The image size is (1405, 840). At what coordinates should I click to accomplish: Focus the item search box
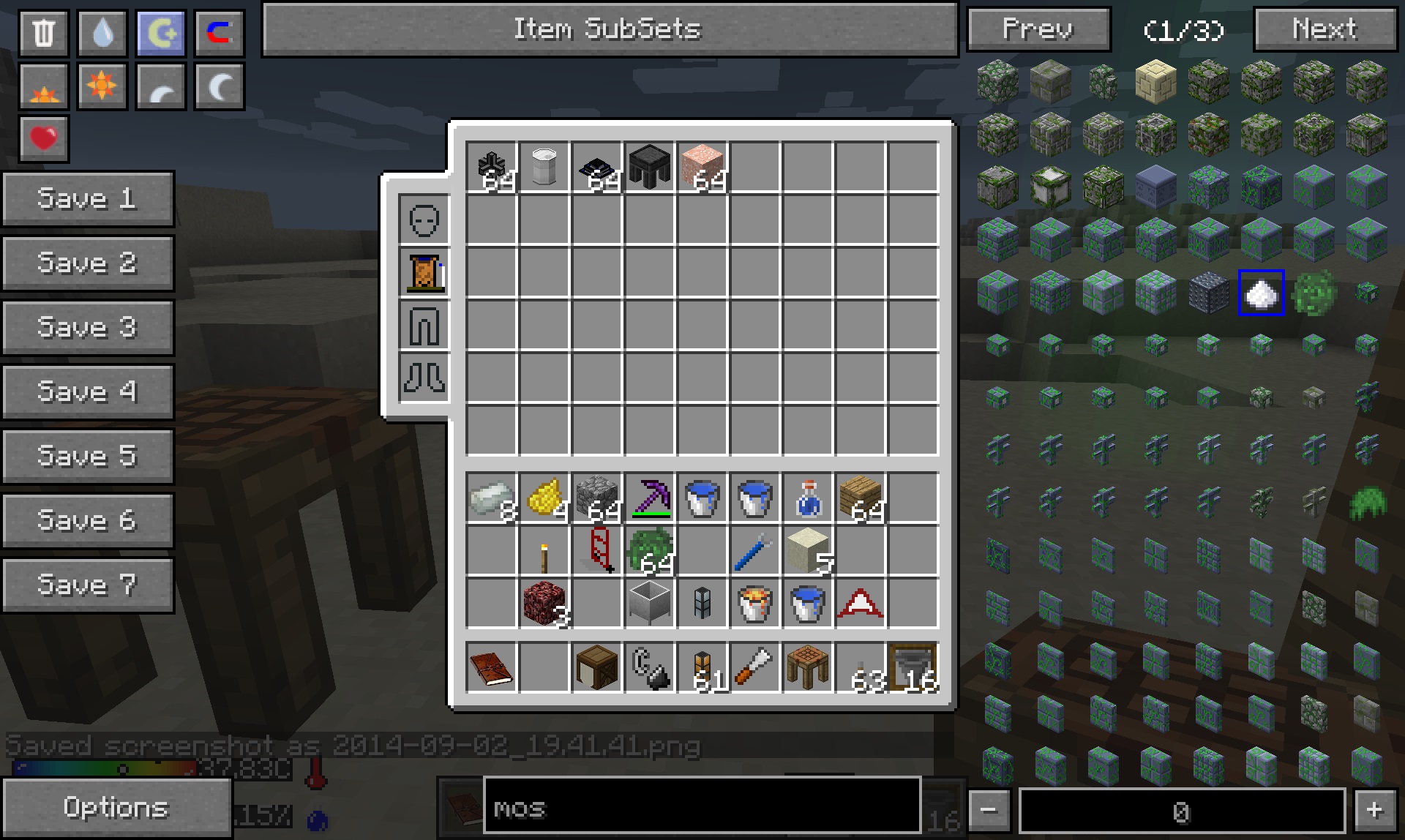point(701,807)
